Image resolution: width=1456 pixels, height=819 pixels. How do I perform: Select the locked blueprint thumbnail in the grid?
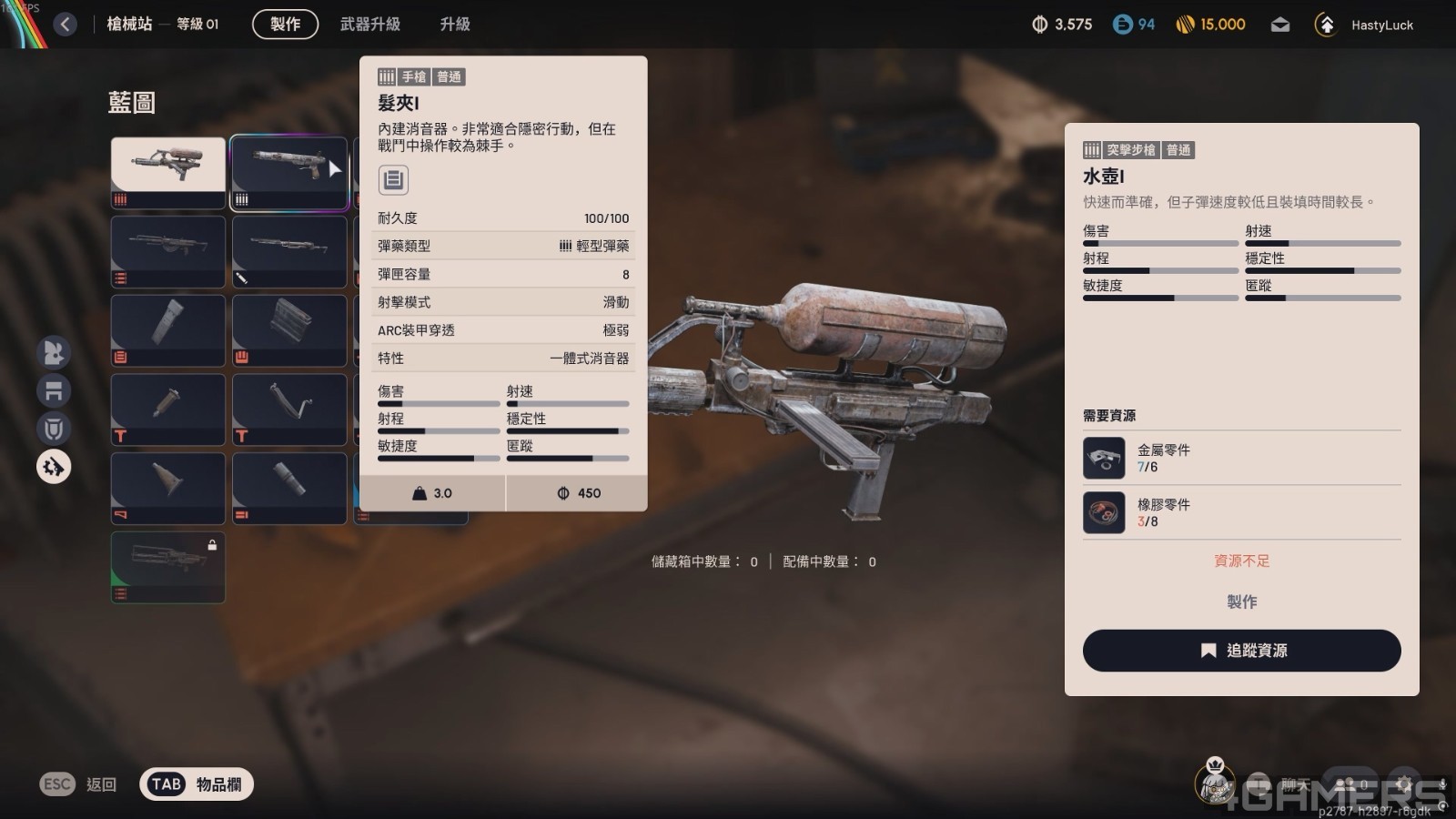[x=167, y=566]
